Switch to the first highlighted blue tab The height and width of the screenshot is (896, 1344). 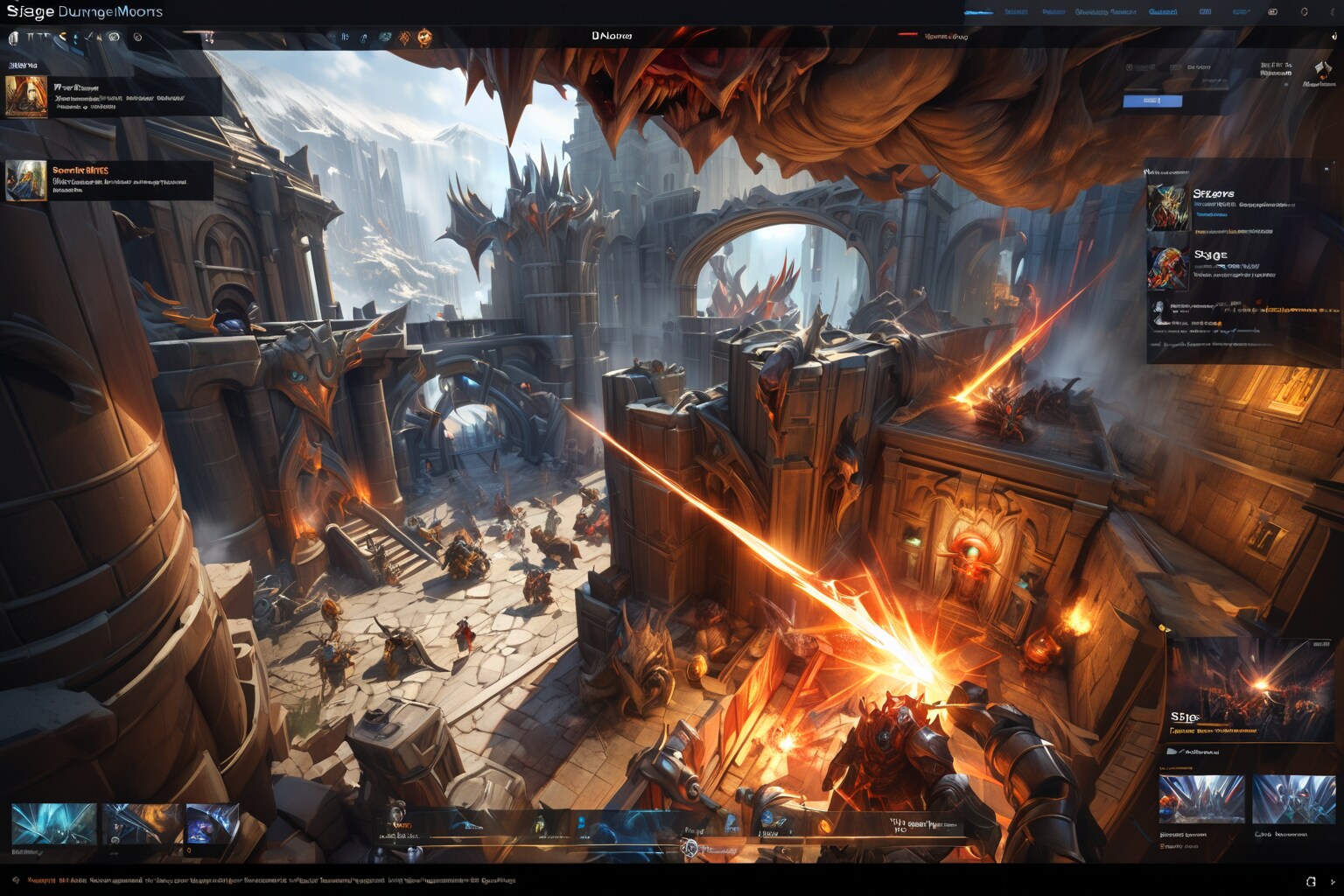coord(978,12)
